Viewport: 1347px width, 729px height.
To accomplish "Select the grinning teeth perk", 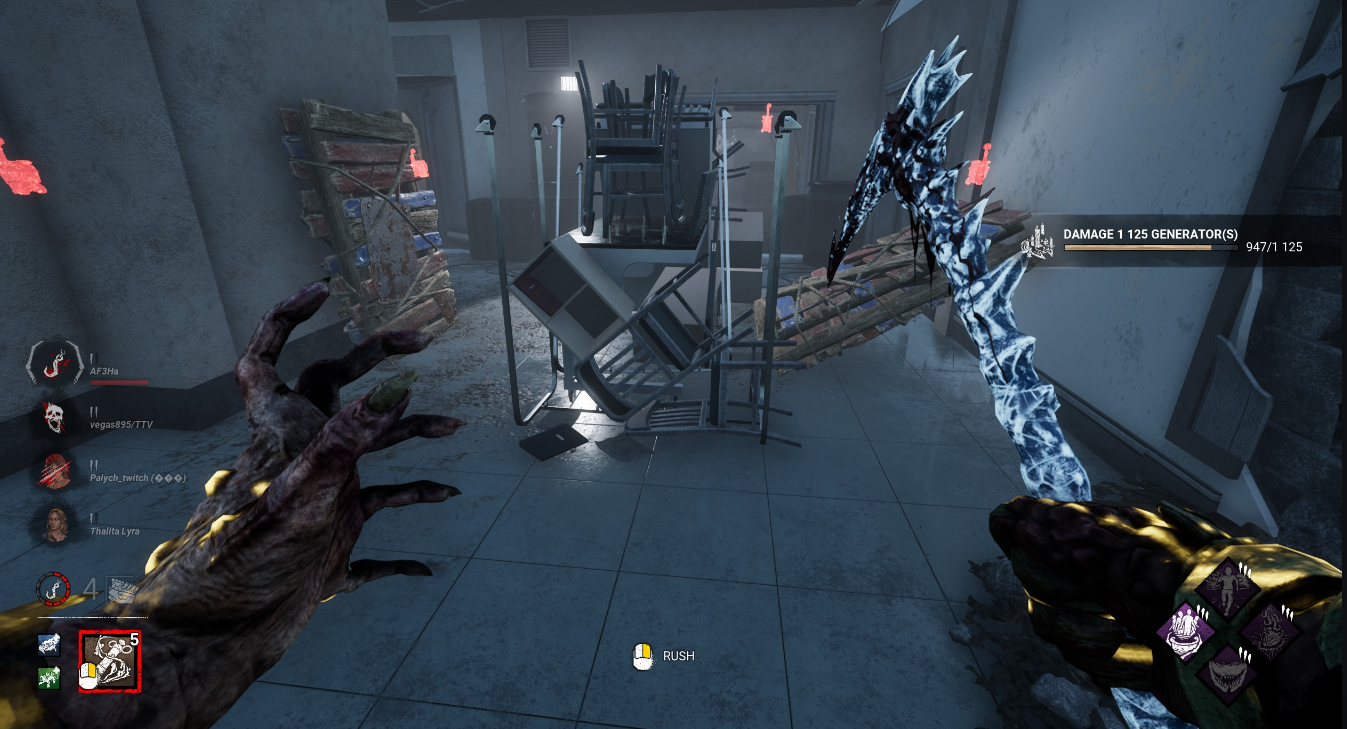I will [x=1228, y=673].
